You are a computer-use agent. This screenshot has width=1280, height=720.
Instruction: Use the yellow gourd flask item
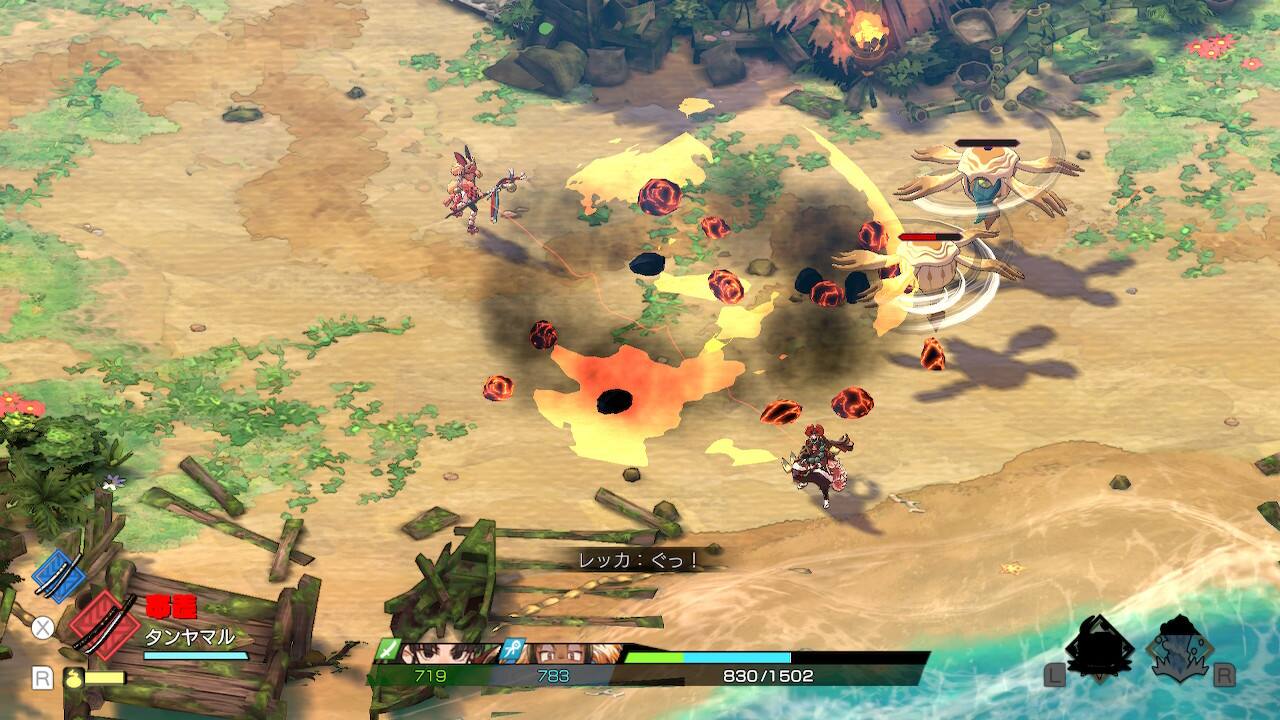[73, 677]
